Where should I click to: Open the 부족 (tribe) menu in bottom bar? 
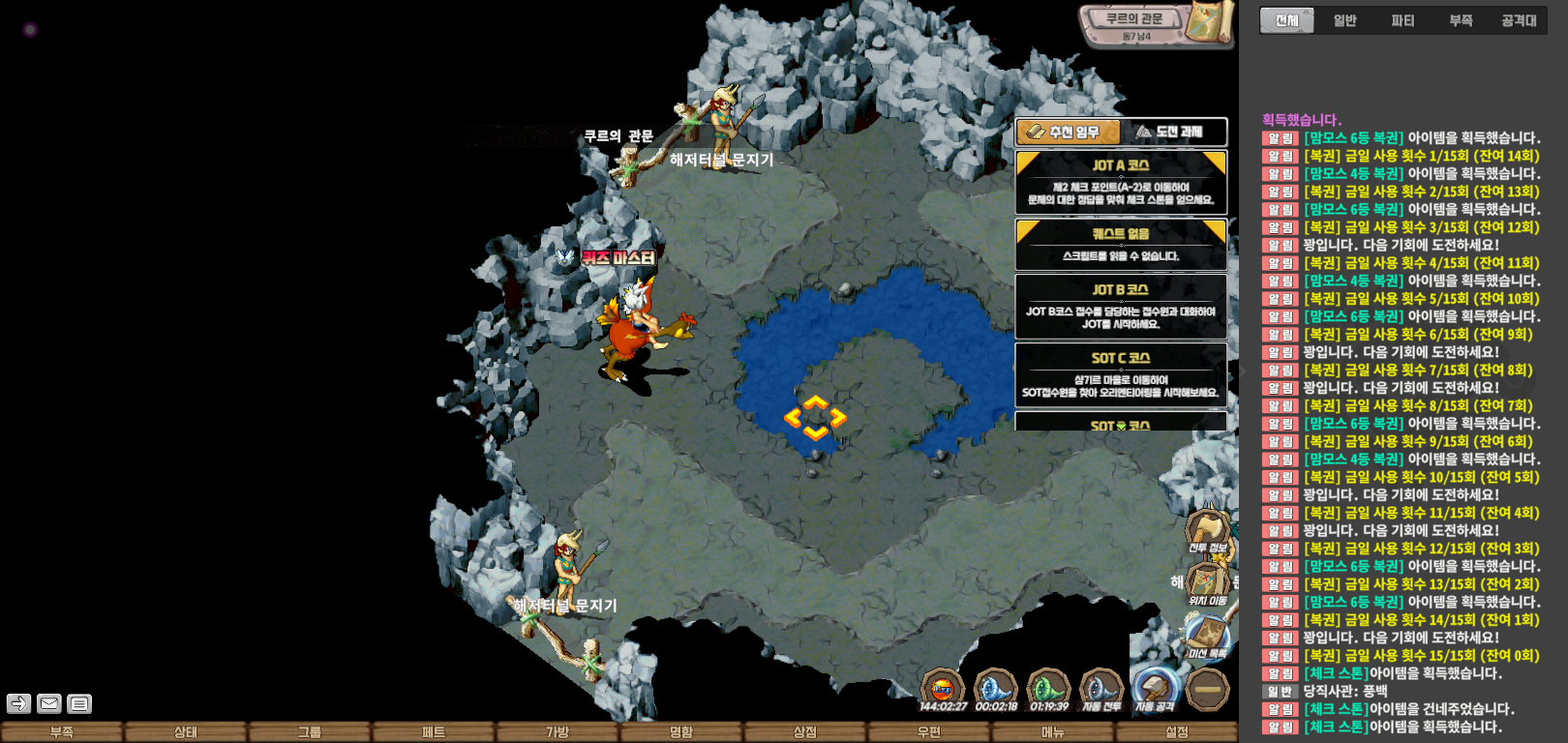62,732
